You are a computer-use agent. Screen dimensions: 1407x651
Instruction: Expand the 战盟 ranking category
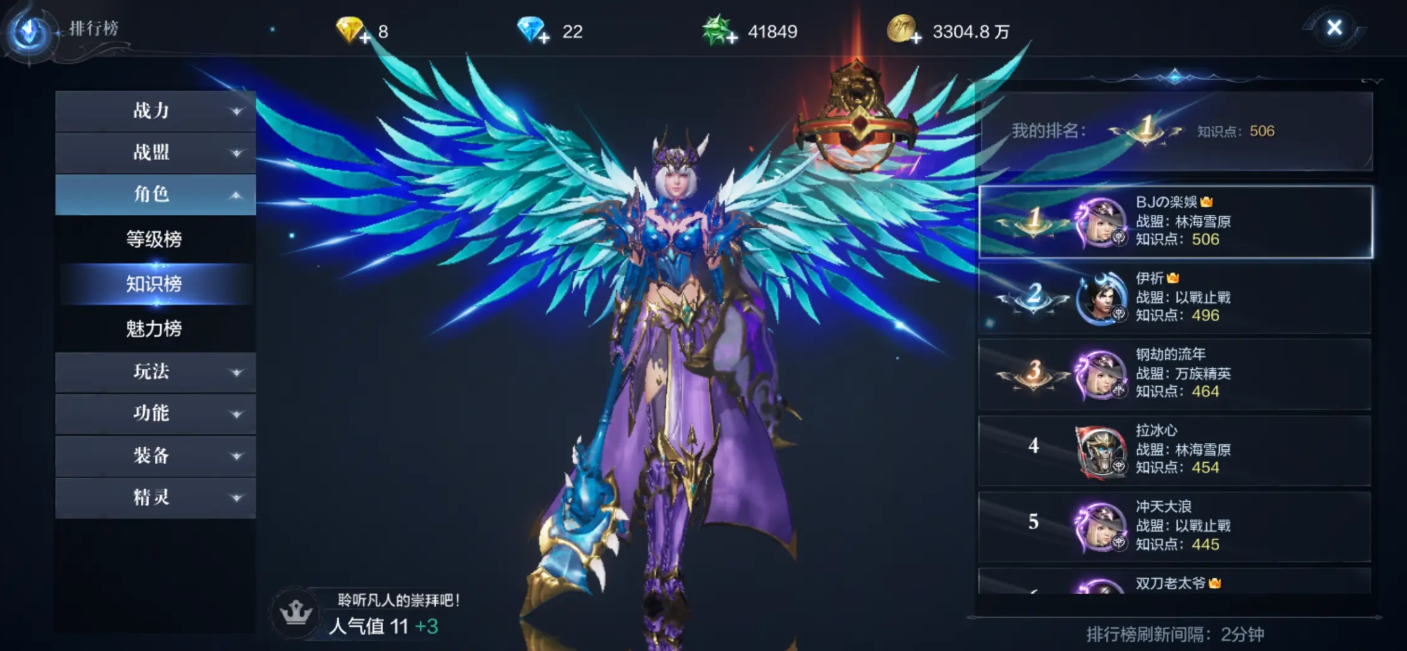(155, 153)
